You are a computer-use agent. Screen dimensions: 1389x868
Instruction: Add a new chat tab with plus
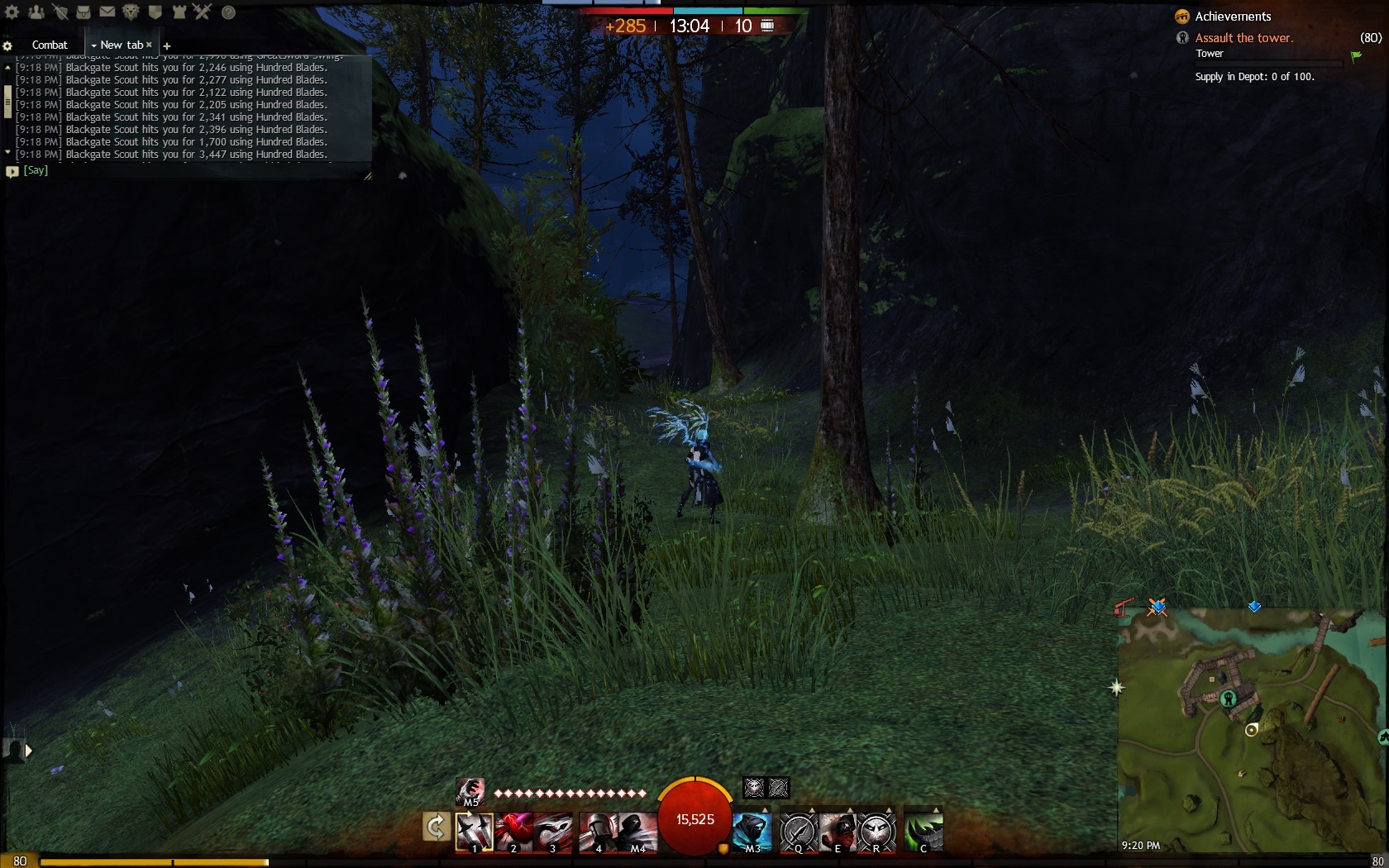[x=167, y=45]
